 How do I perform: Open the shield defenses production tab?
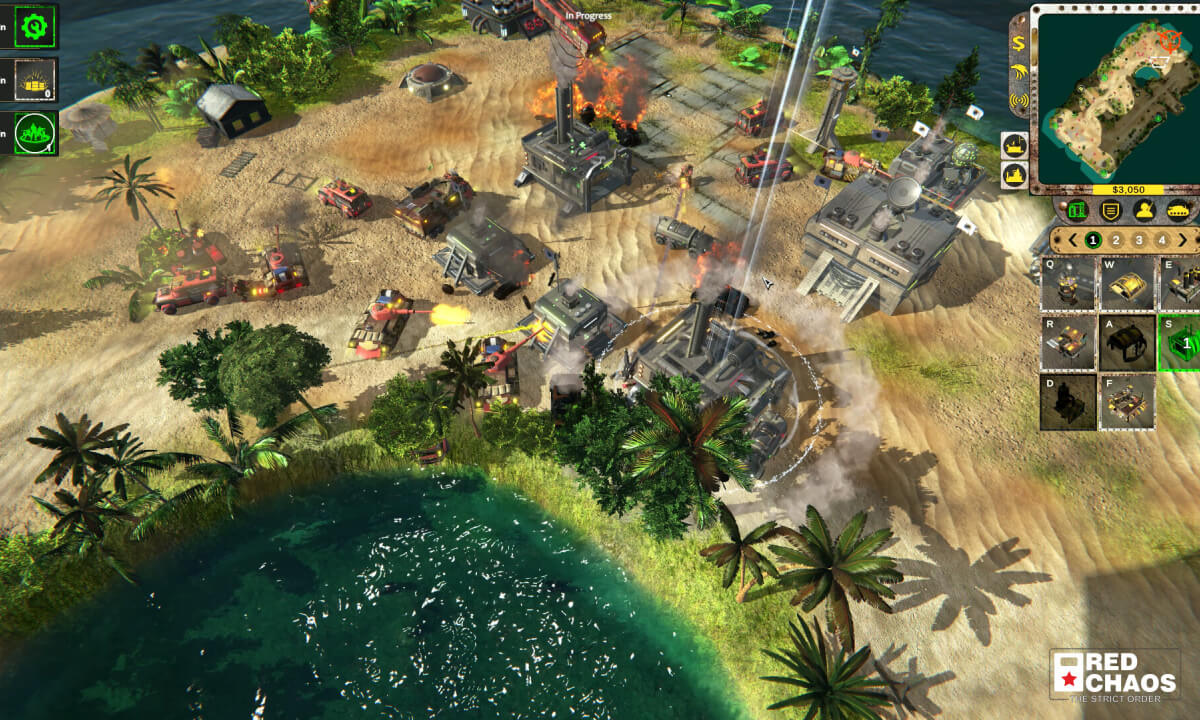pos(1109,210)
